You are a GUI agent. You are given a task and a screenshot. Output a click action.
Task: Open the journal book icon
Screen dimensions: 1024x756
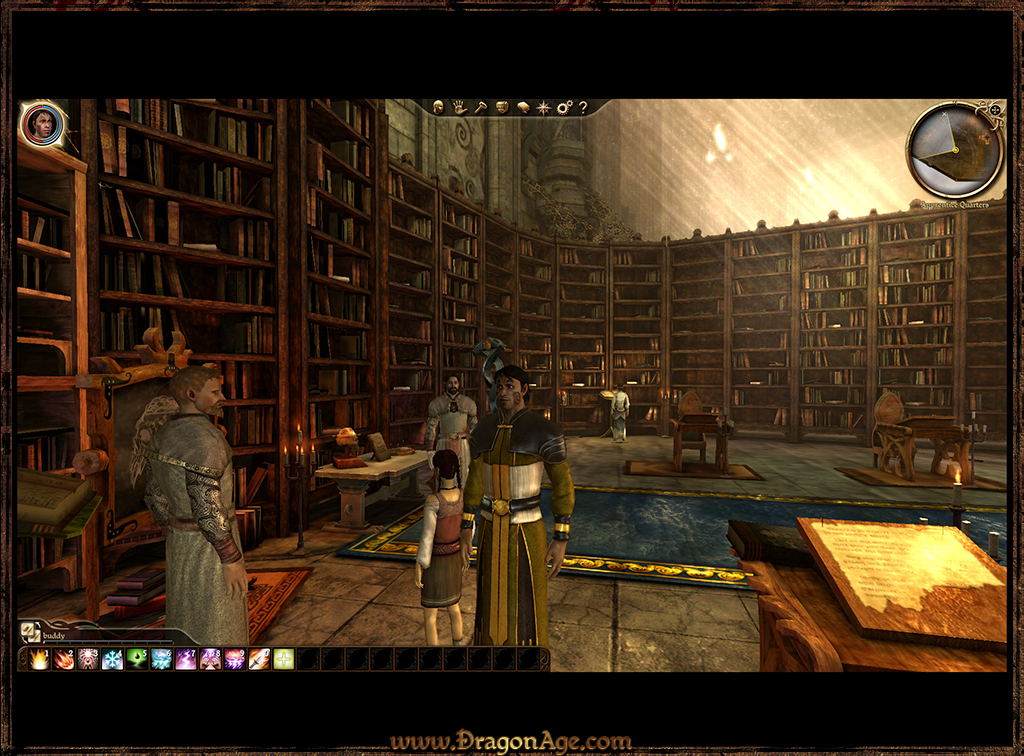click(x=522, y=107)
